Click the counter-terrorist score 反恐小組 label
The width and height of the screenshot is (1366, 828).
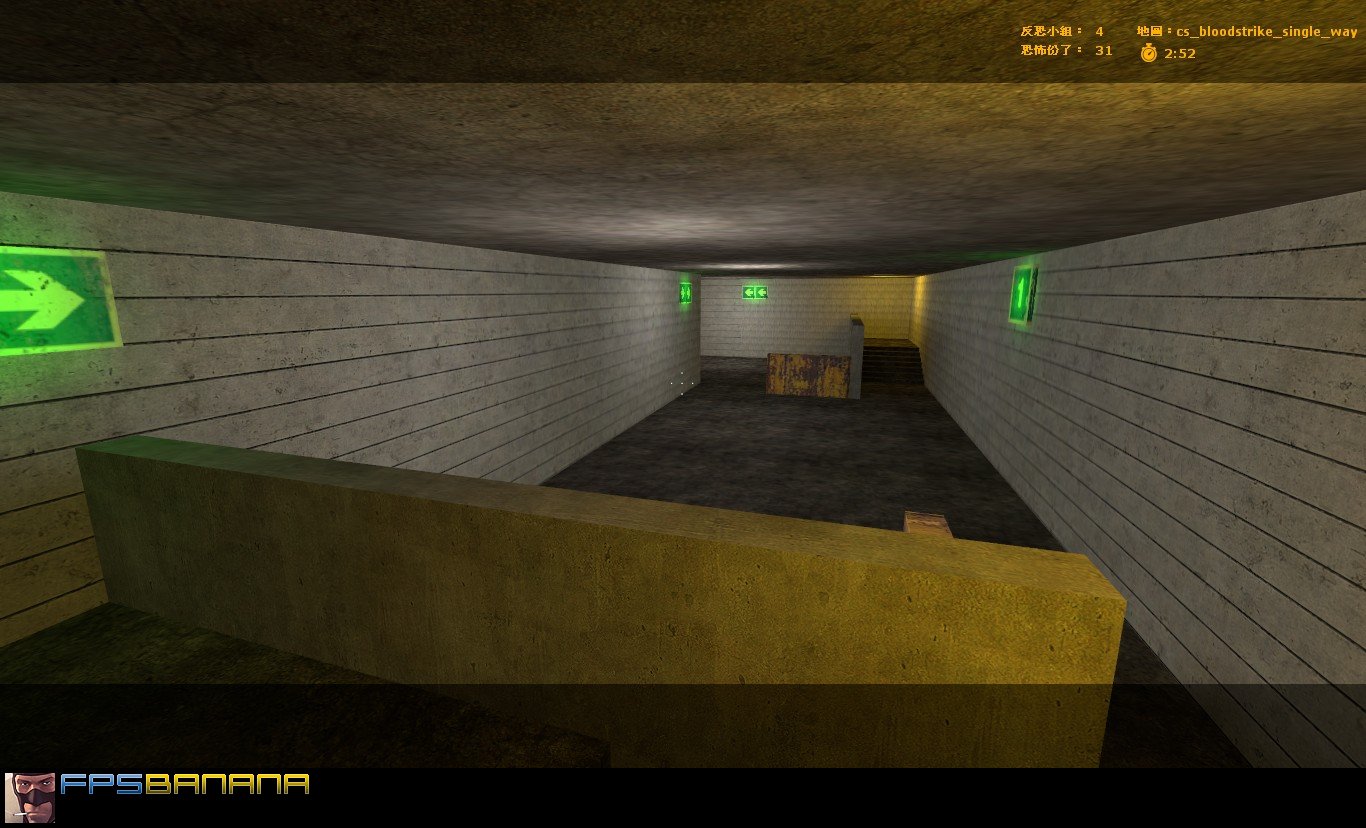pyautogui.click(x=1045, y=31)
